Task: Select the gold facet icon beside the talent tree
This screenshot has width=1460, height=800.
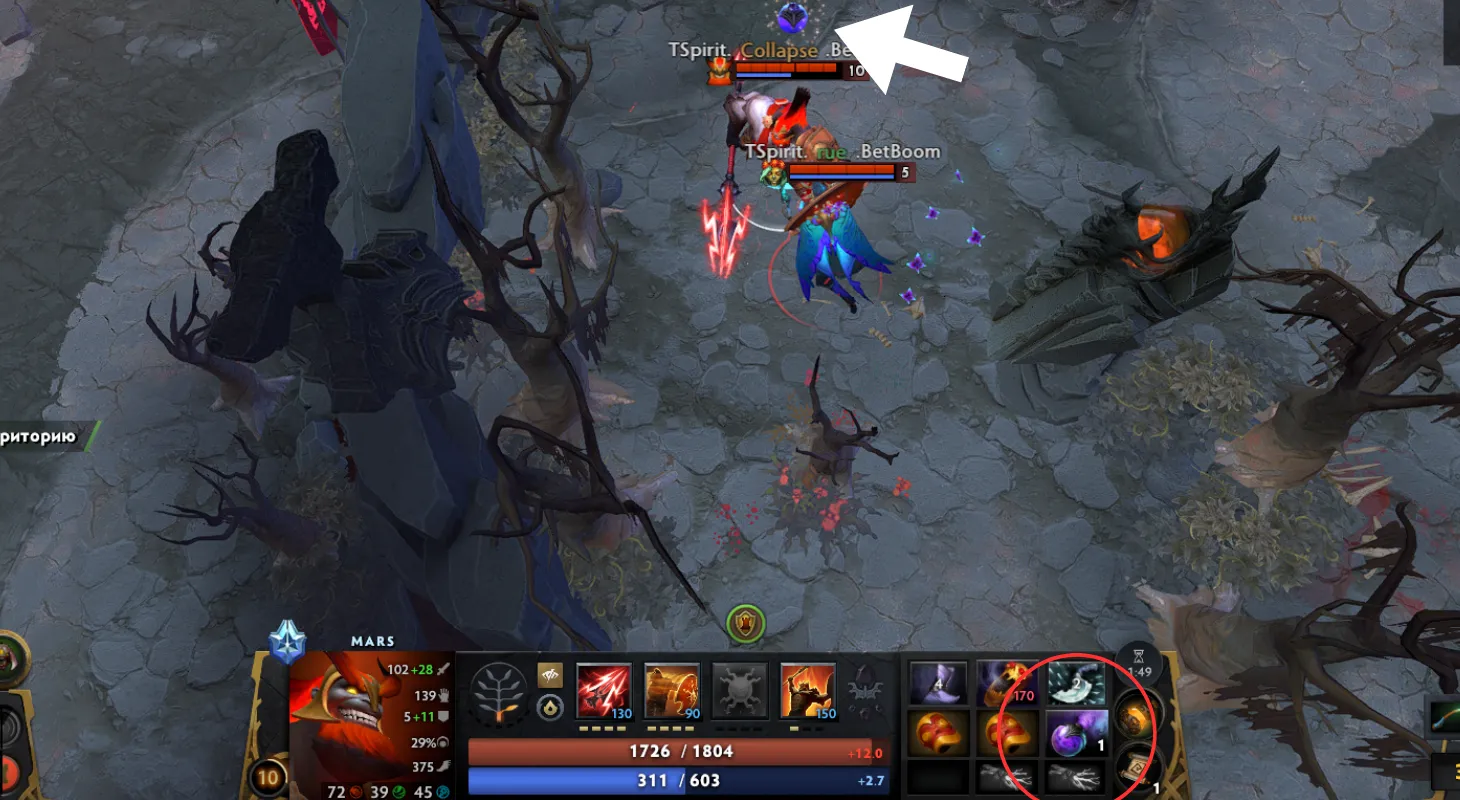Action: tap(550, 676)
